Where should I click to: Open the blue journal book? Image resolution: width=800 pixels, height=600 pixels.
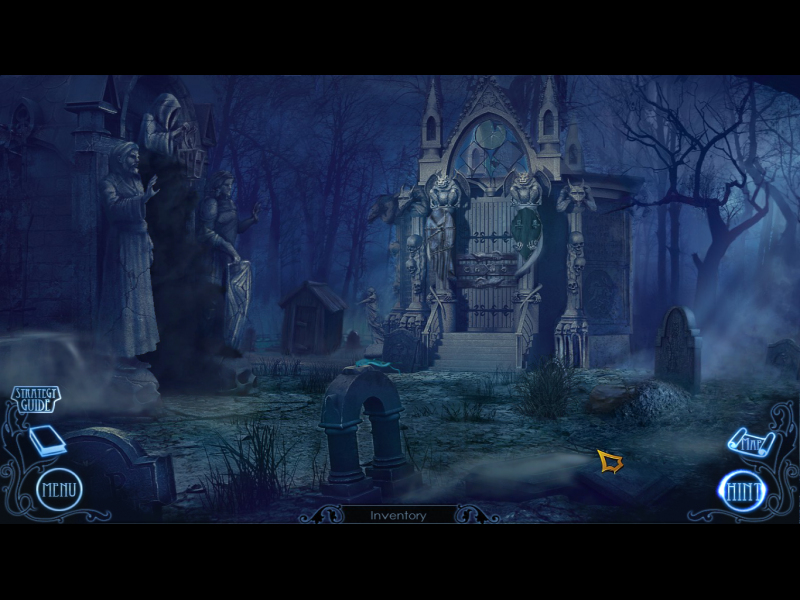47,440
